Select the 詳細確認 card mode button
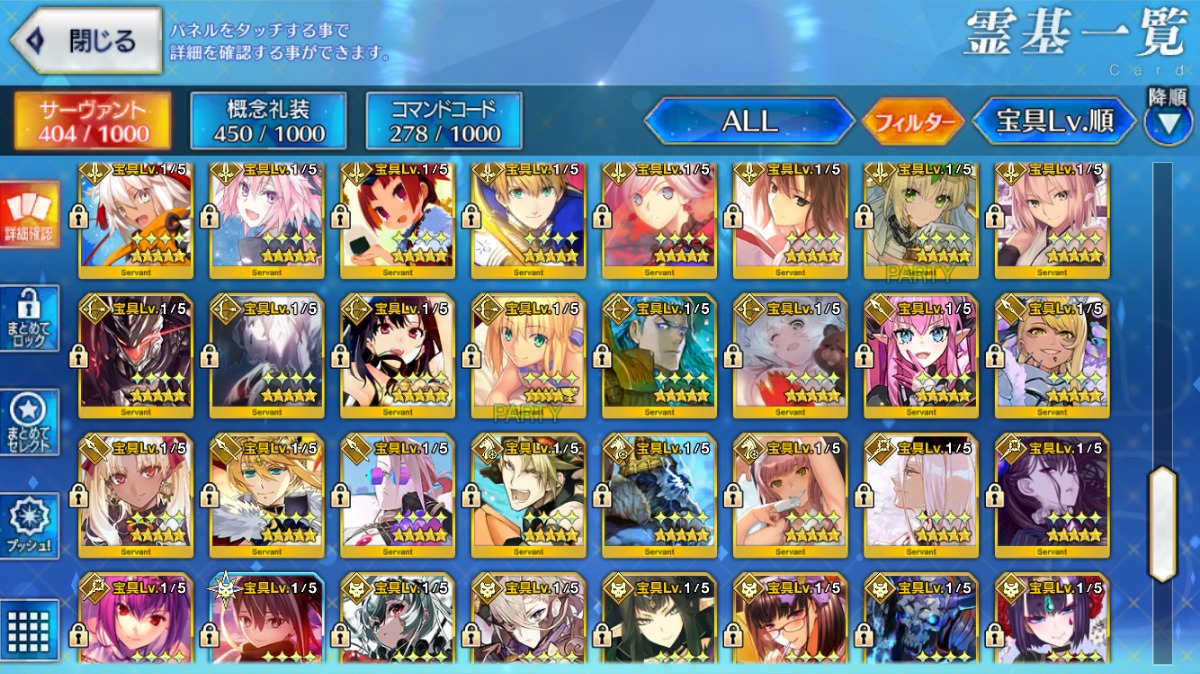The height and width of the screenshot is (674, 1200). 30,216
